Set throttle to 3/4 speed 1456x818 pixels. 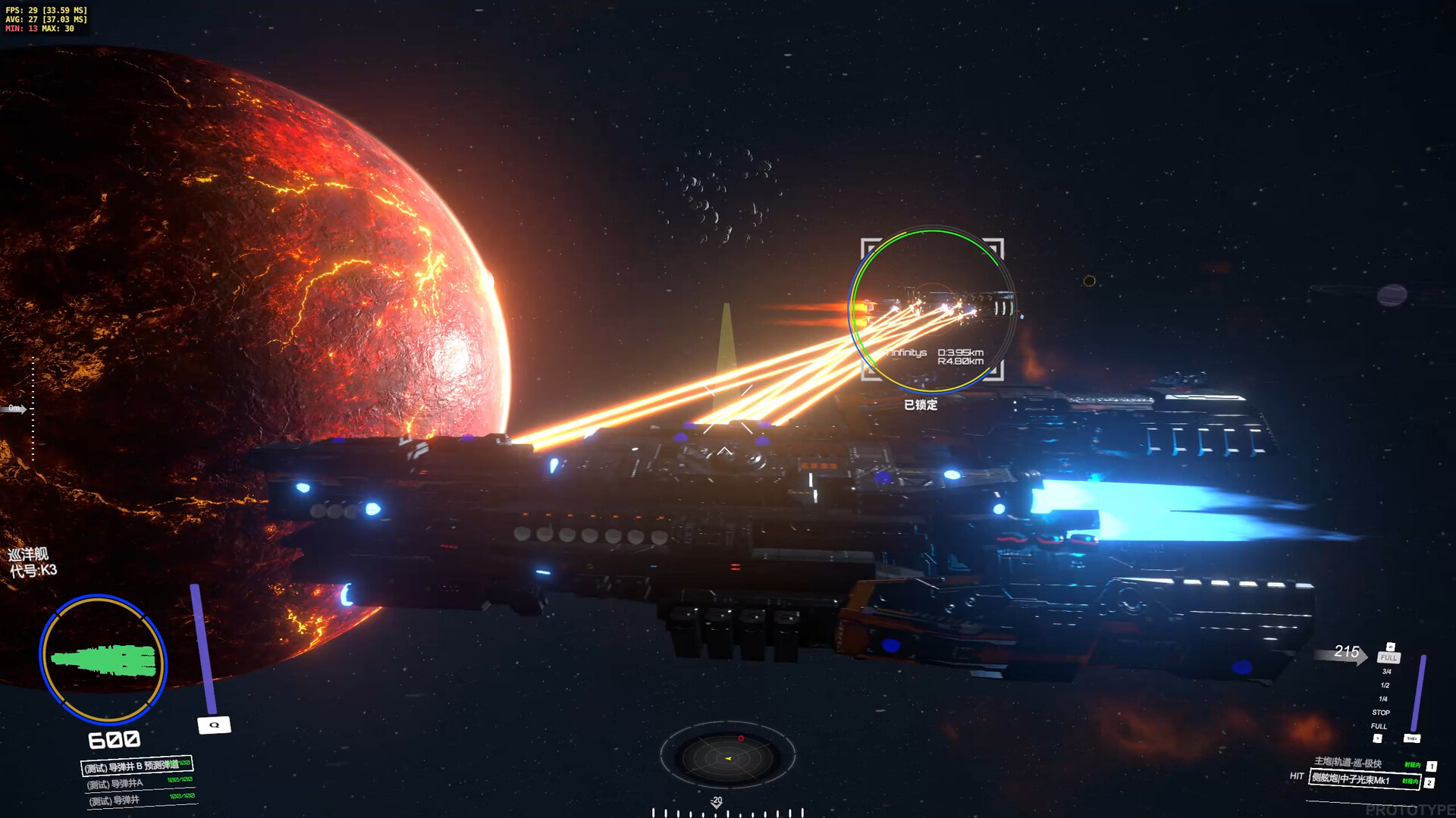(1386, 672)
